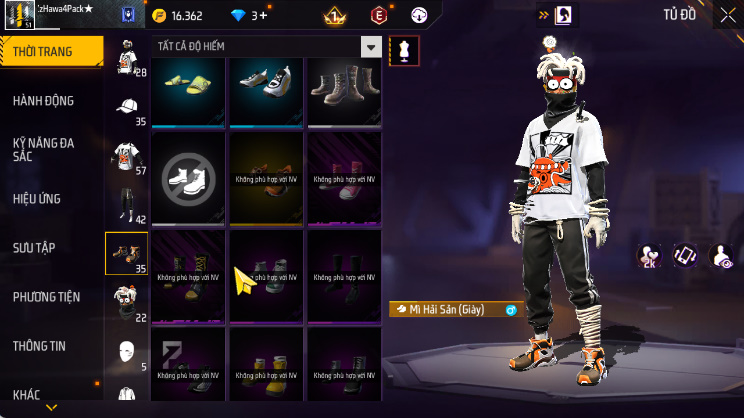Screen dimensions: 744x418
Task: Select the Khác tab
Action: (x=27, y=394)
